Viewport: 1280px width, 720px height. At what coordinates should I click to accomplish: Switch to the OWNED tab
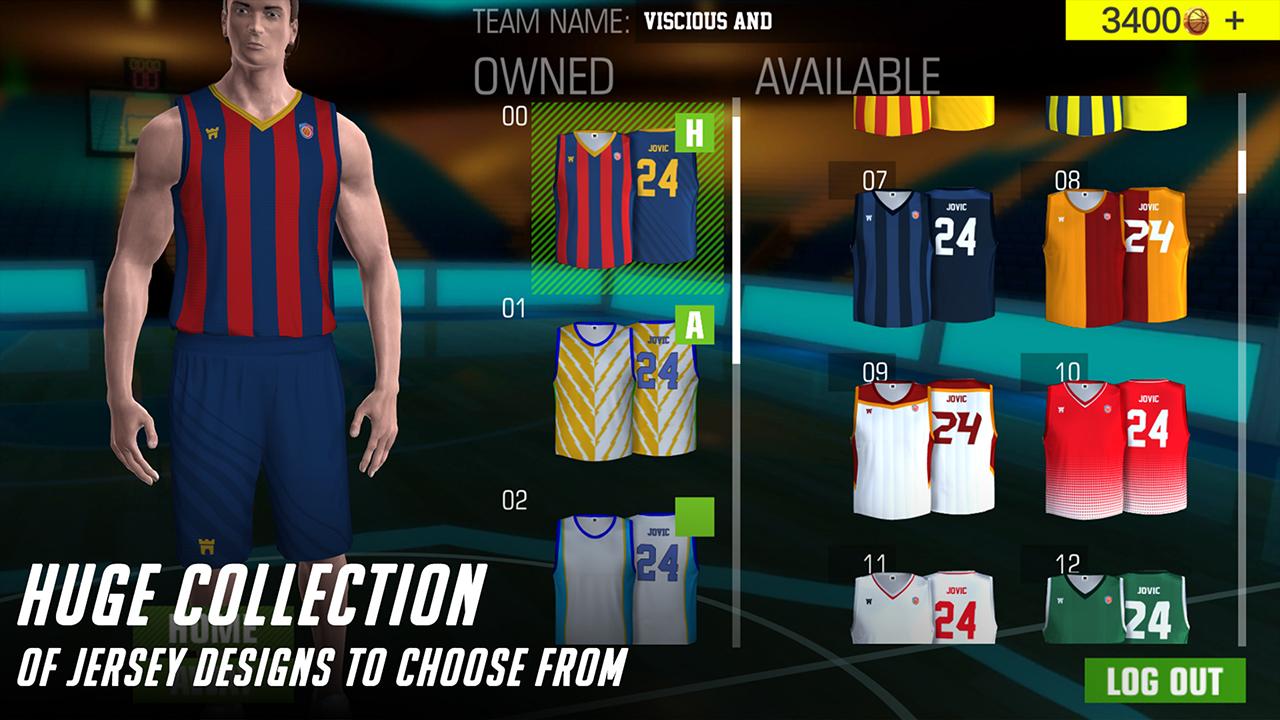(x=547, y=73)
